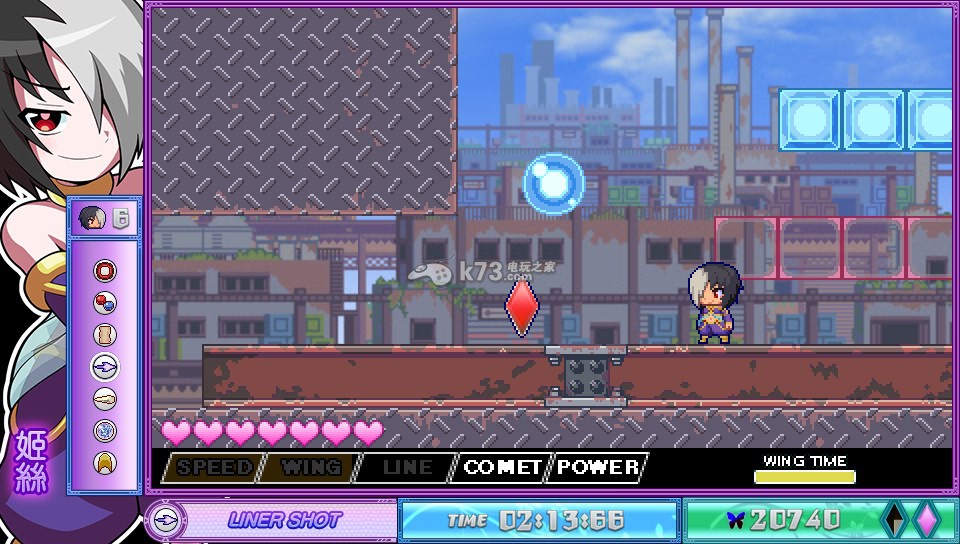This screenshot has width=960, height=544.
Task: Select the tan scroll shot icon
Action: coord(105,335)
